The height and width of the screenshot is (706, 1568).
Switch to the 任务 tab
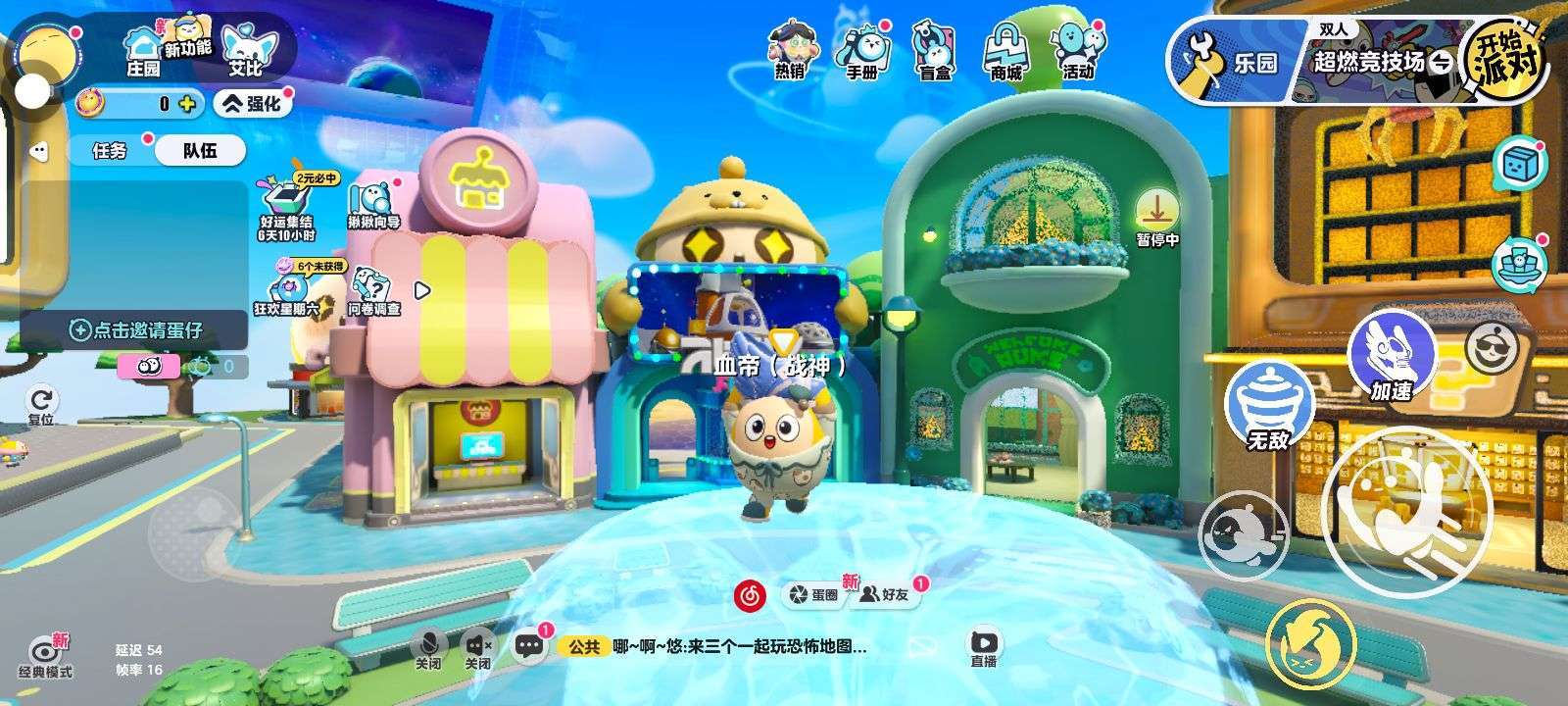click(x=110, y=151)
